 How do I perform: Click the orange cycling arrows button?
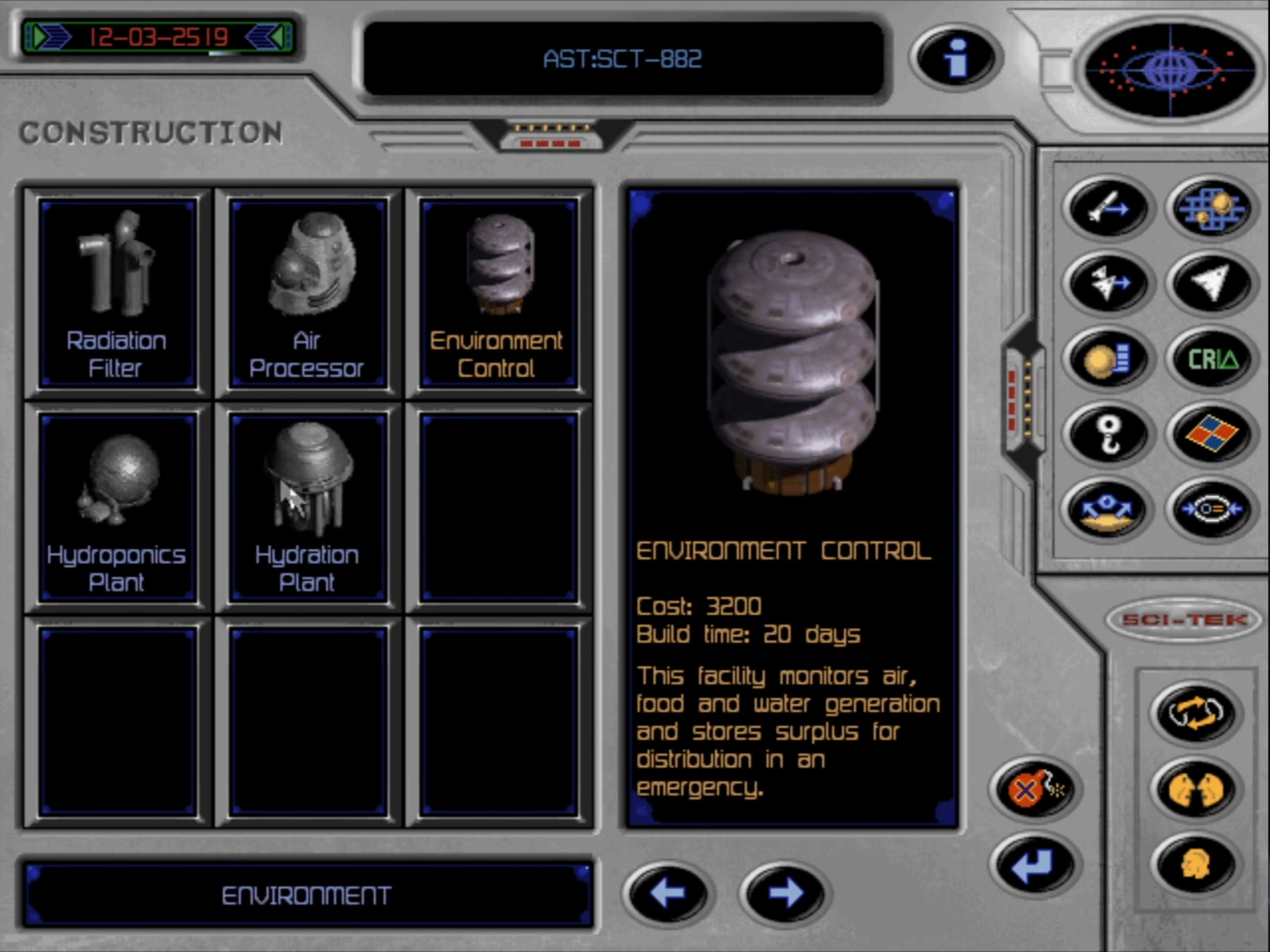click(1195, 712)
